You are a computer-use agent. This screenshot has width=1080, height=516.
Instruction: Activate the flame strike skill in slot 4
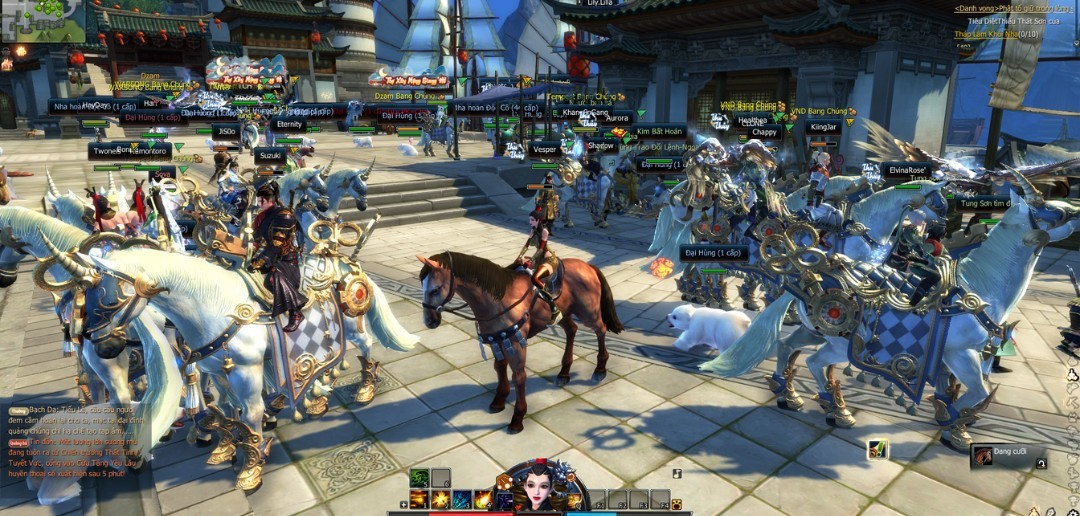483,499
